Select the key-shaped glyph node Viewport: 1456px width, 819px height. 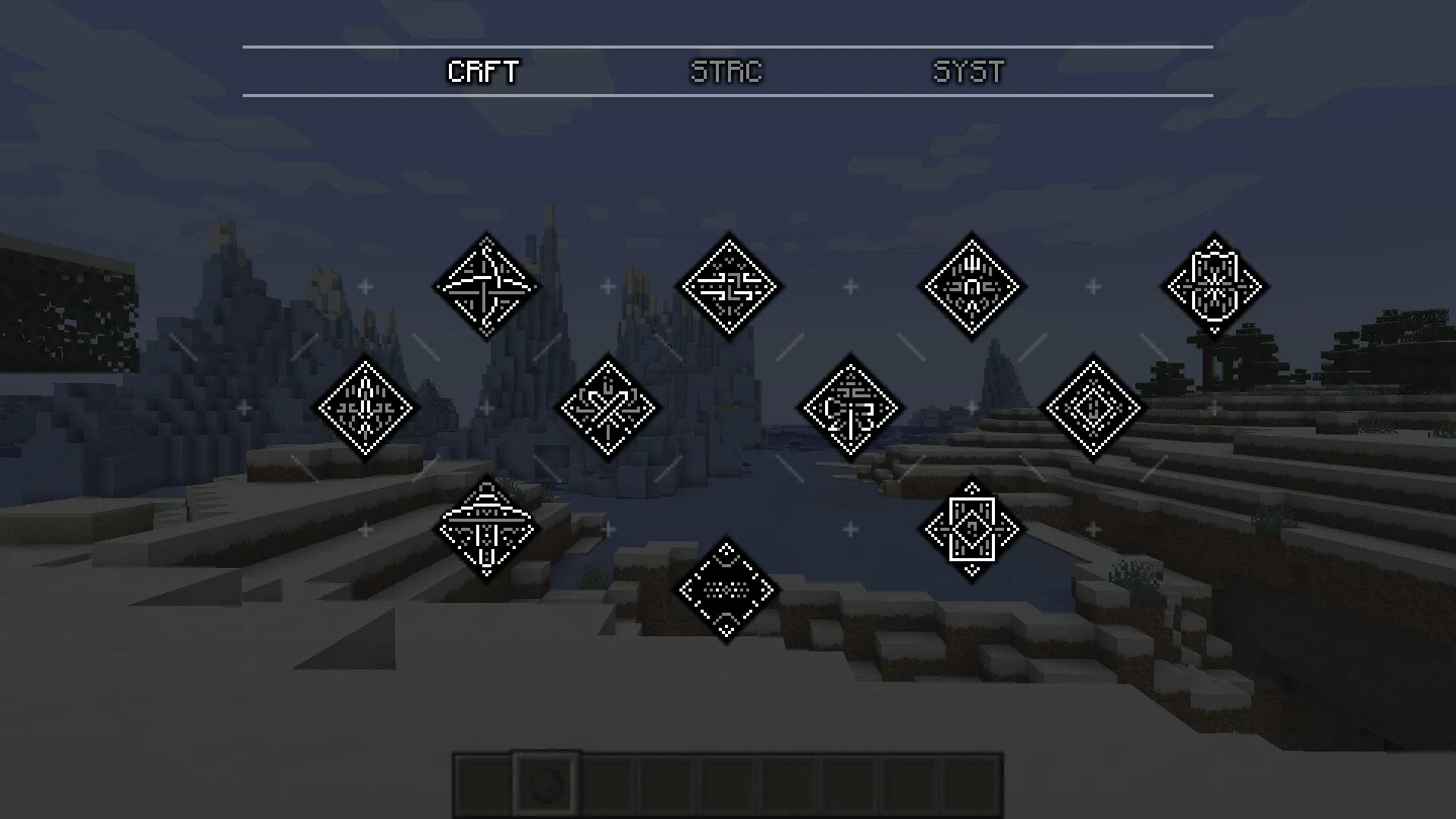pyautogui.click(x=851, y=407)
